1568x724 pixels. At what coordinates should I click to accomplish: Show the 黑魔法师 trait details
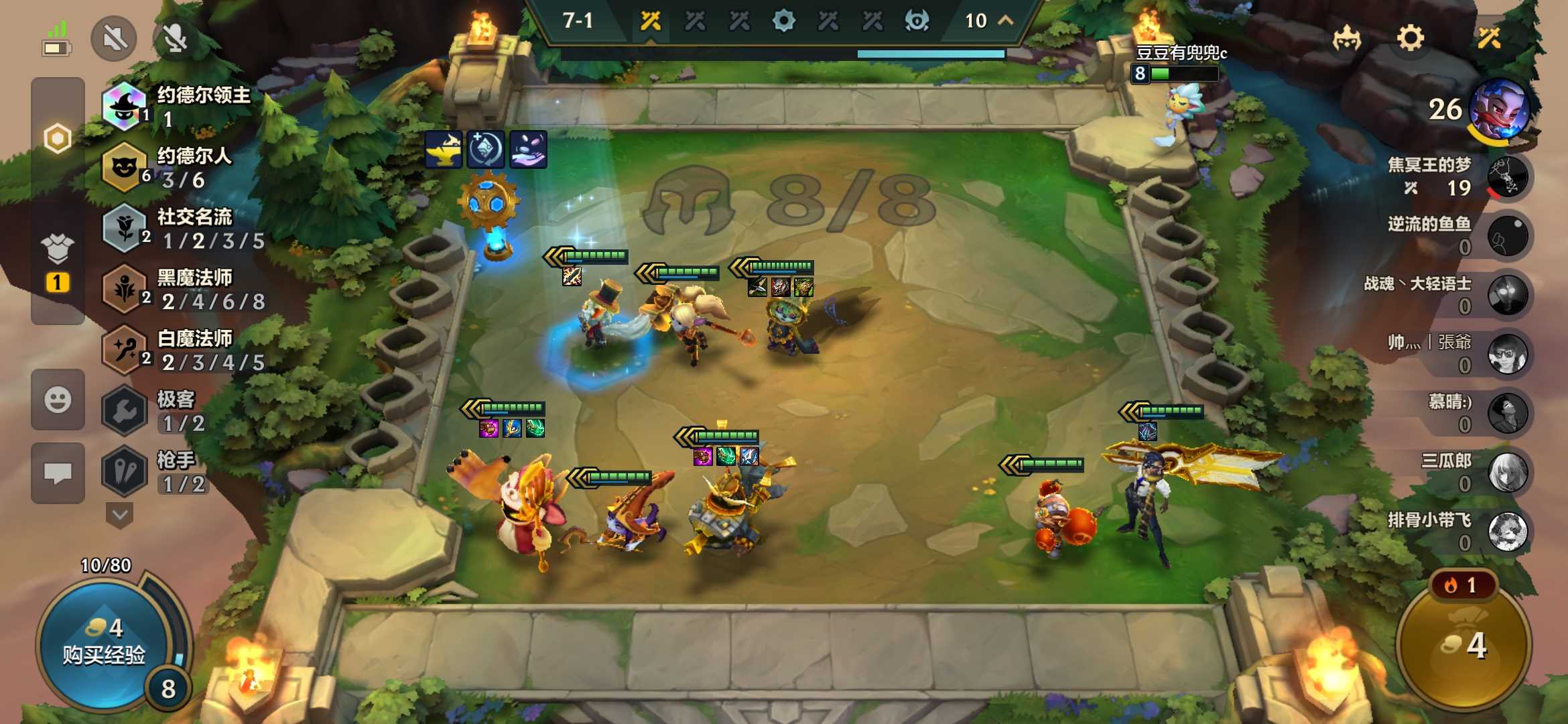(182, 289)
